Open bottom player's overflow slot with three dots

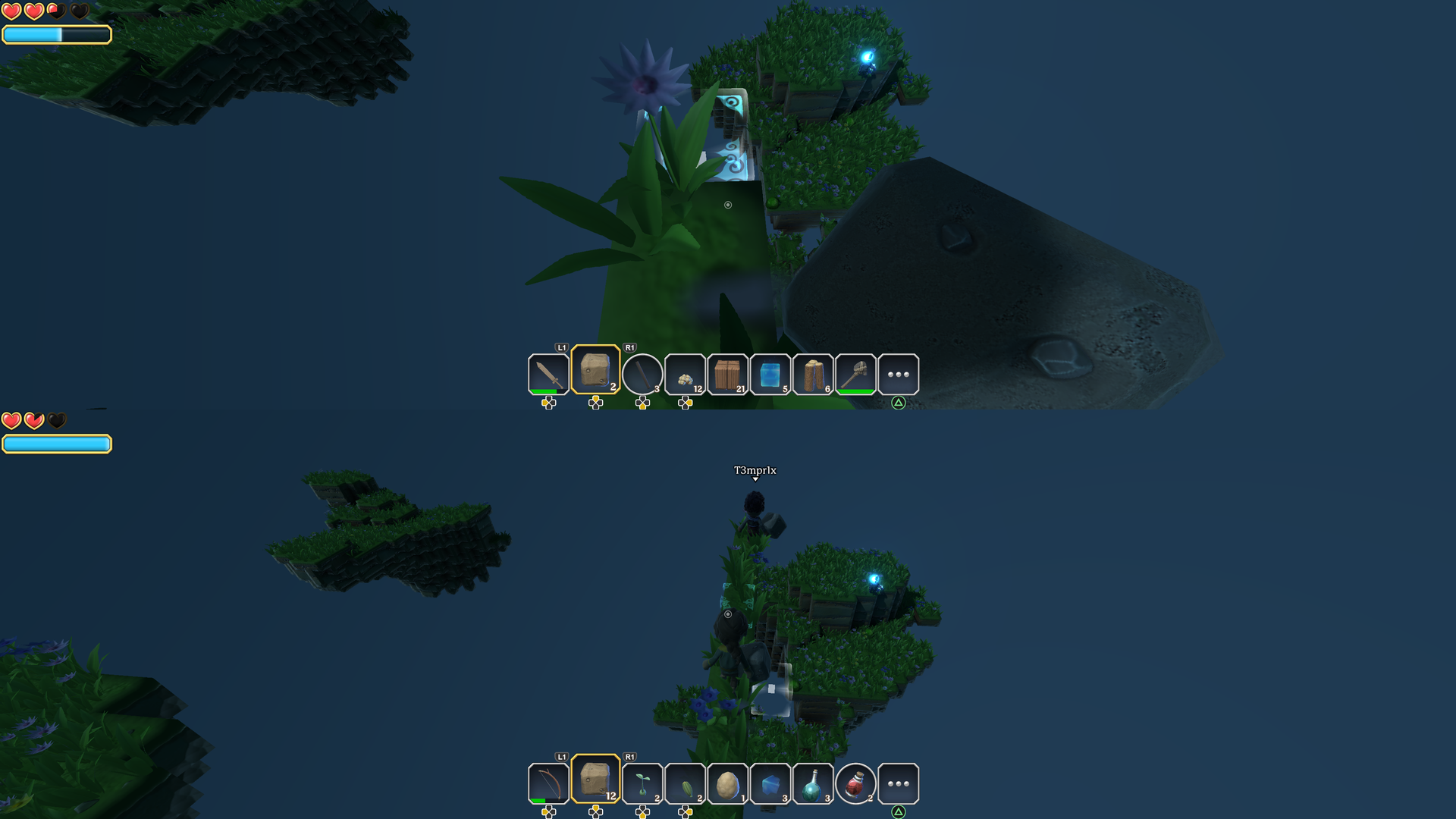899,783
